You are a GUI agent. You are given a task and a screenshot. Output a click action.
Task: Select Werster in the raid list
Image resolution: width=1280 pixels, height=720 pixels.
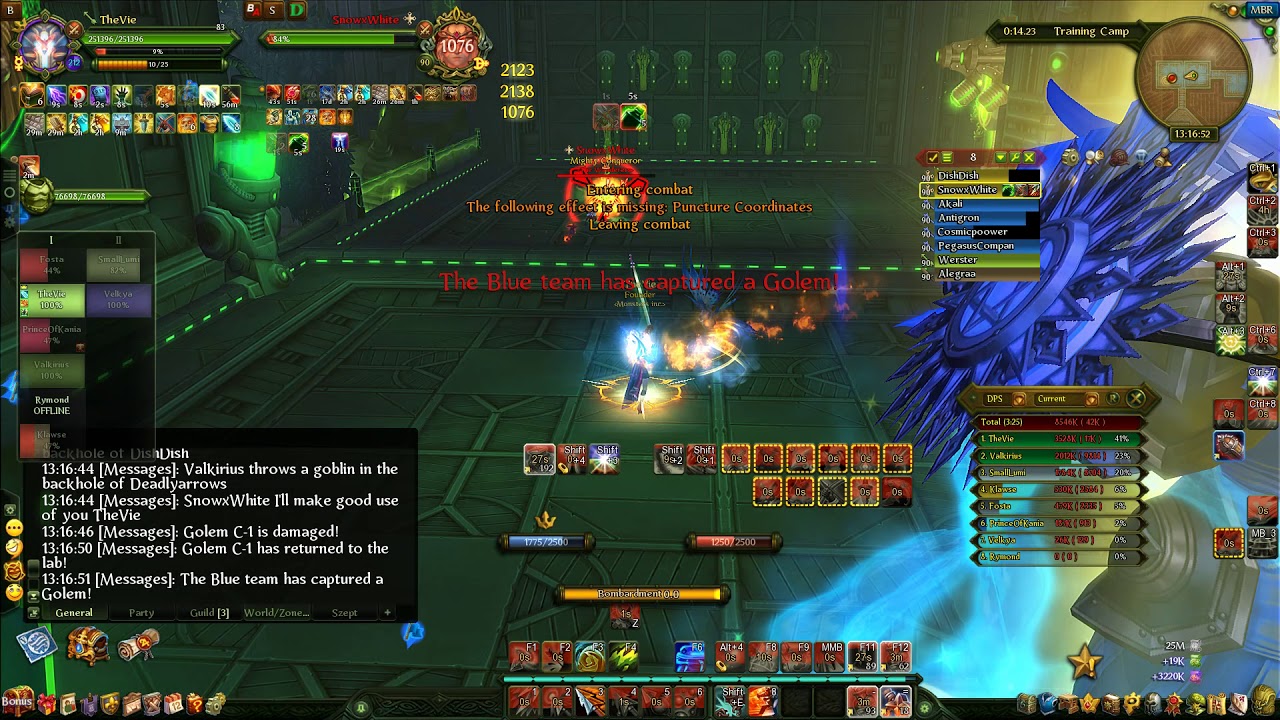tap(958, 259)
